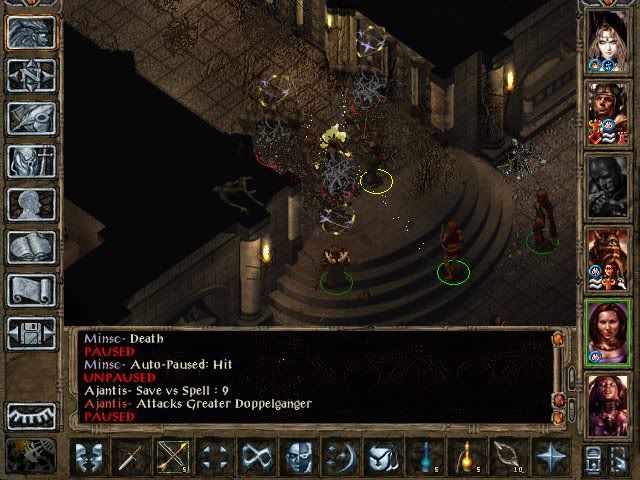
Task: Click the four-pointed star button
Action: [549, 458]
